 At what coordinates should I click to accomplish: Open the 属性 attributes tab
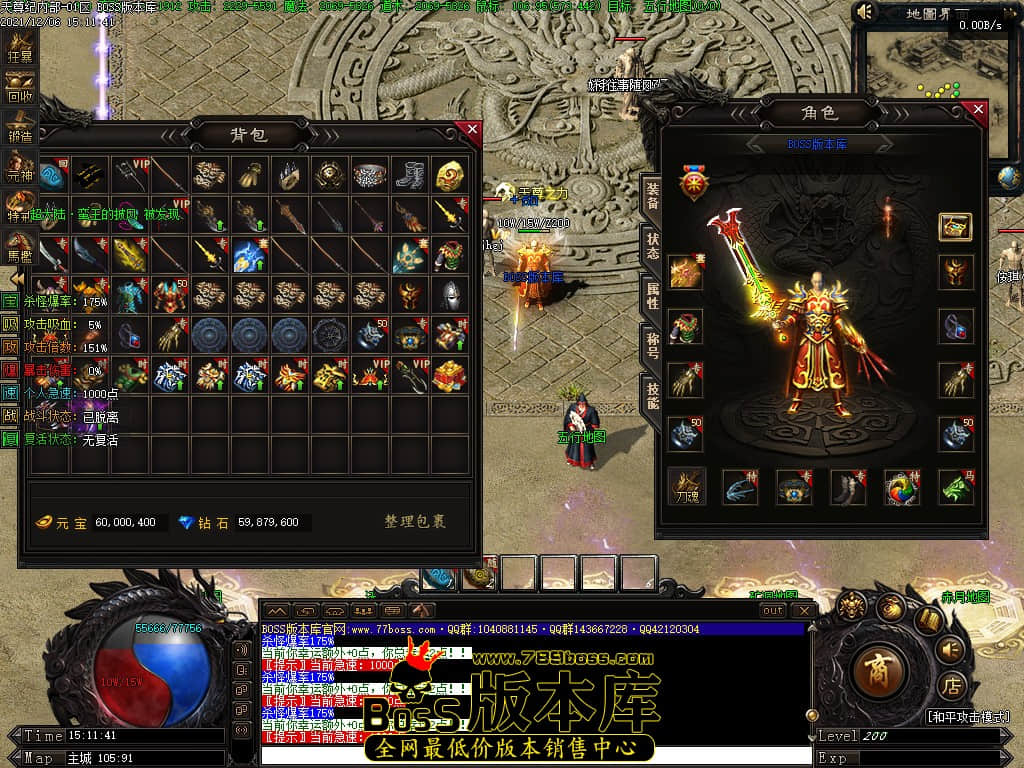[x=650, y=294]
